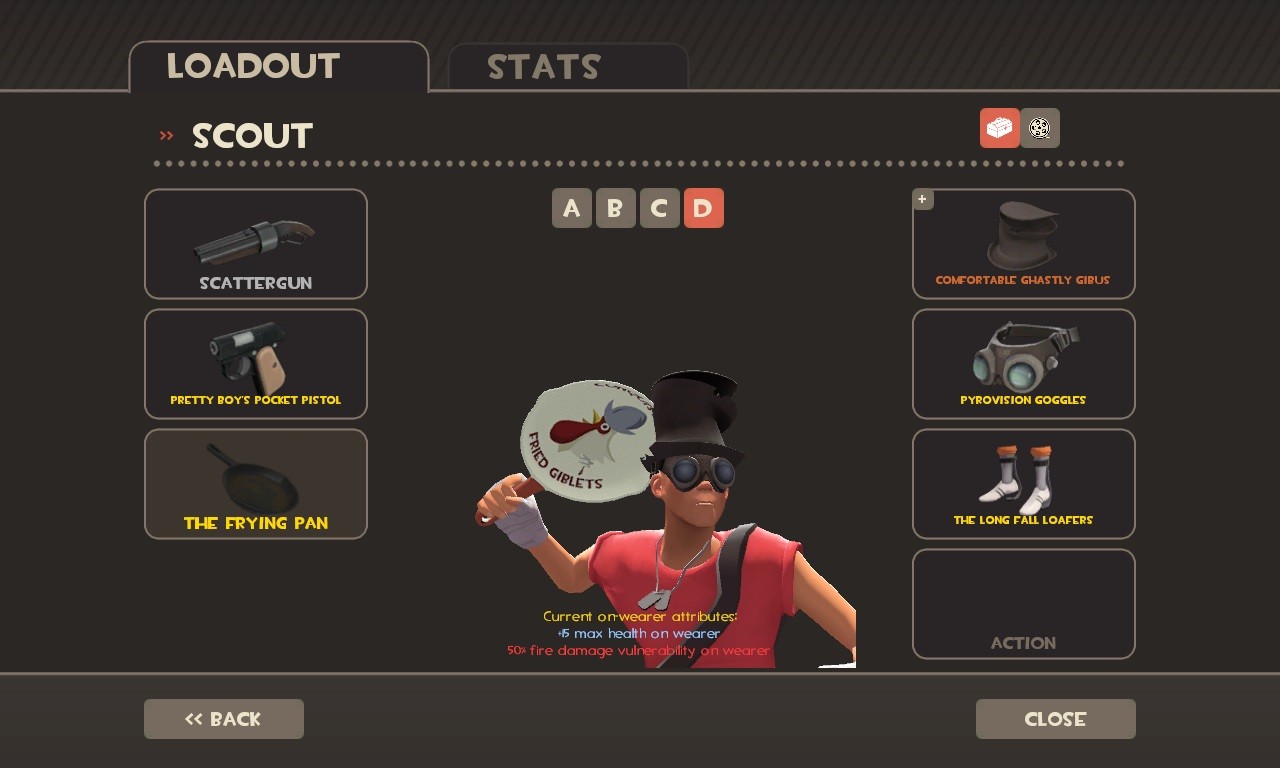Click the empty ACTION item slot
Viewport: 1280px width, 768px height.
tap(1023, 603)
